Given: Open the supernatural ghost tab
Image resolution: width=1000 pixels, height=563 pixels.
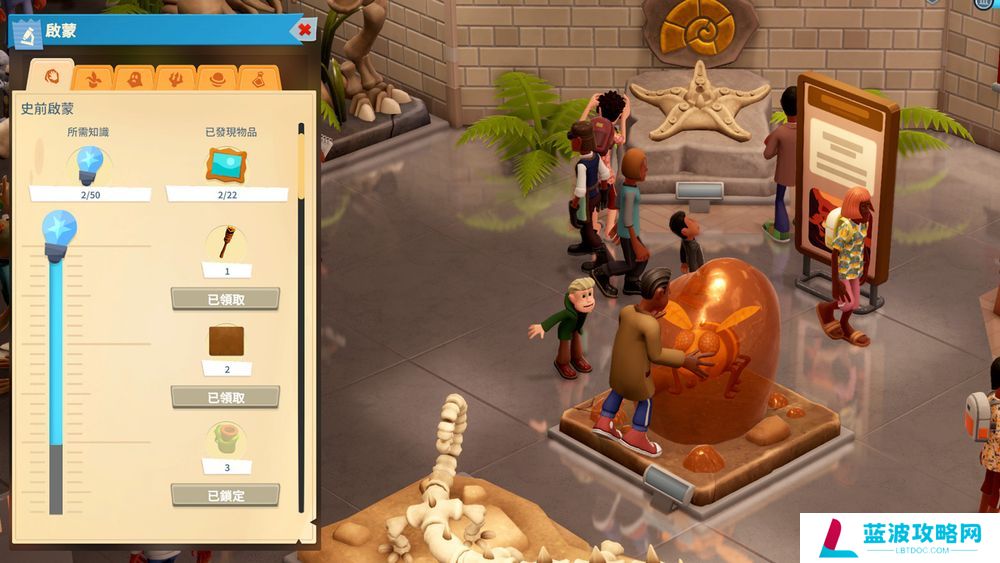Looking at the screenshot, I should pos(134,77).
